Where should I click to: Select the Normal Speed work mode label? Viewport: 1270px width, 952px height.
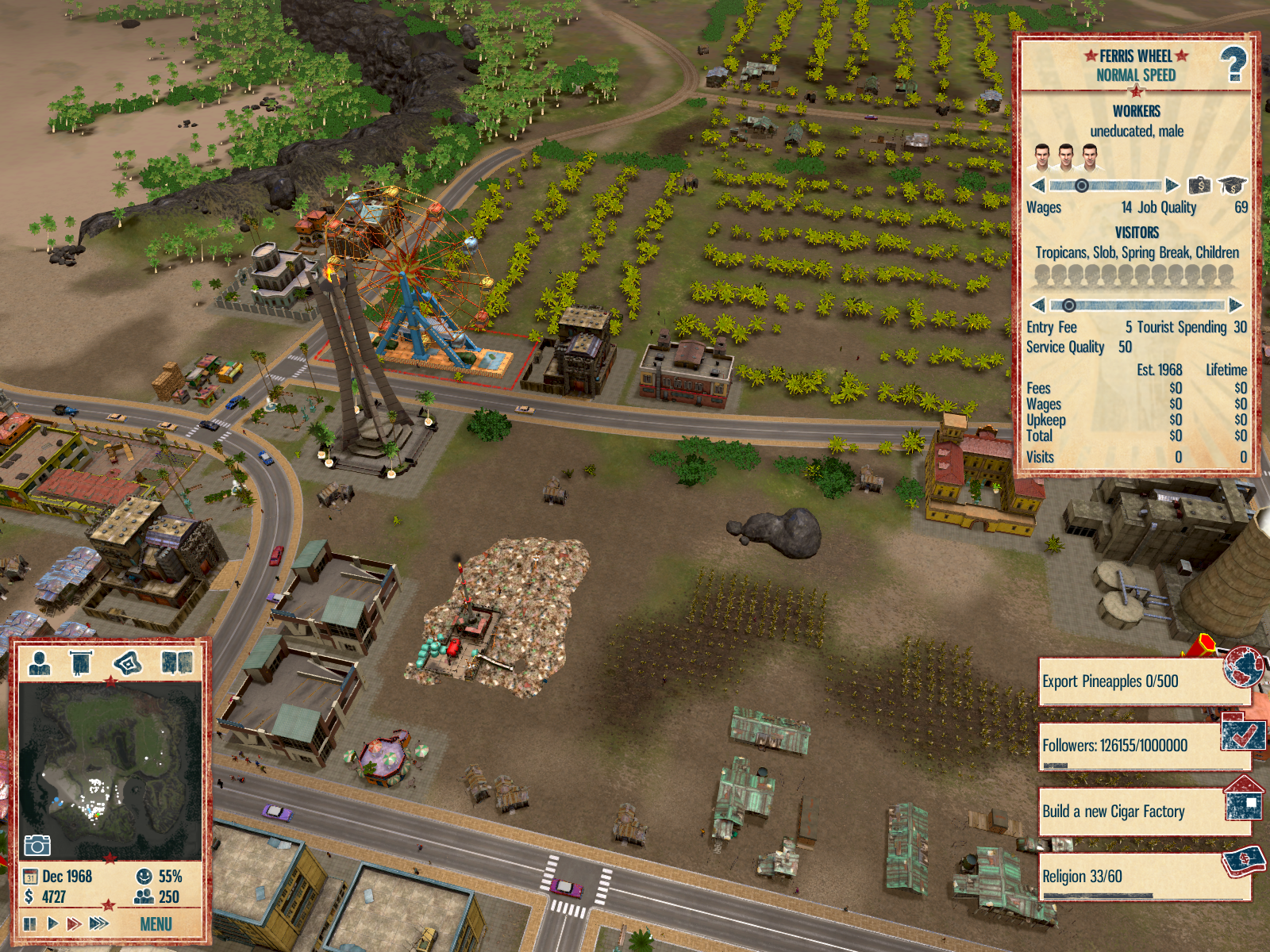[x=1136, y=75]
